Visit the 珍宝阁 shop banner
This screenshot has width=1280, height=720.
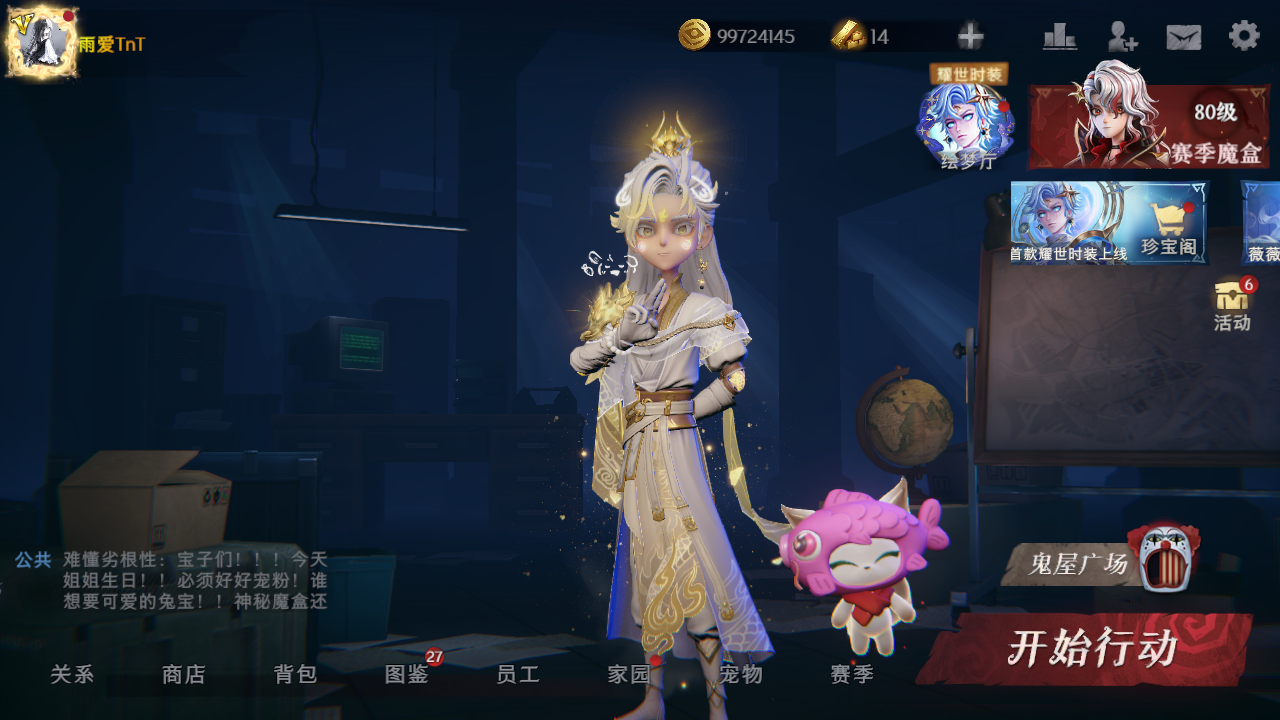tap(1108, 222)
